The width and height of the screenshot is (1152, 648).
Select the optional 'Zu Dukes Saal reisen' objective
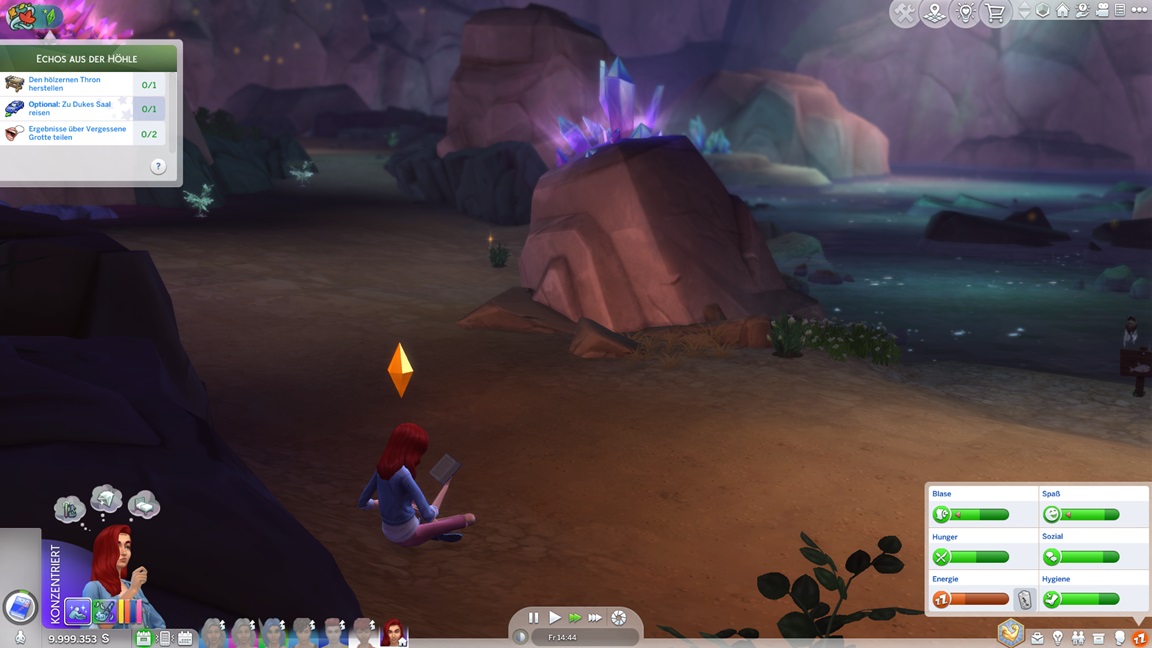pyautogui.click(x=80, y=108)
